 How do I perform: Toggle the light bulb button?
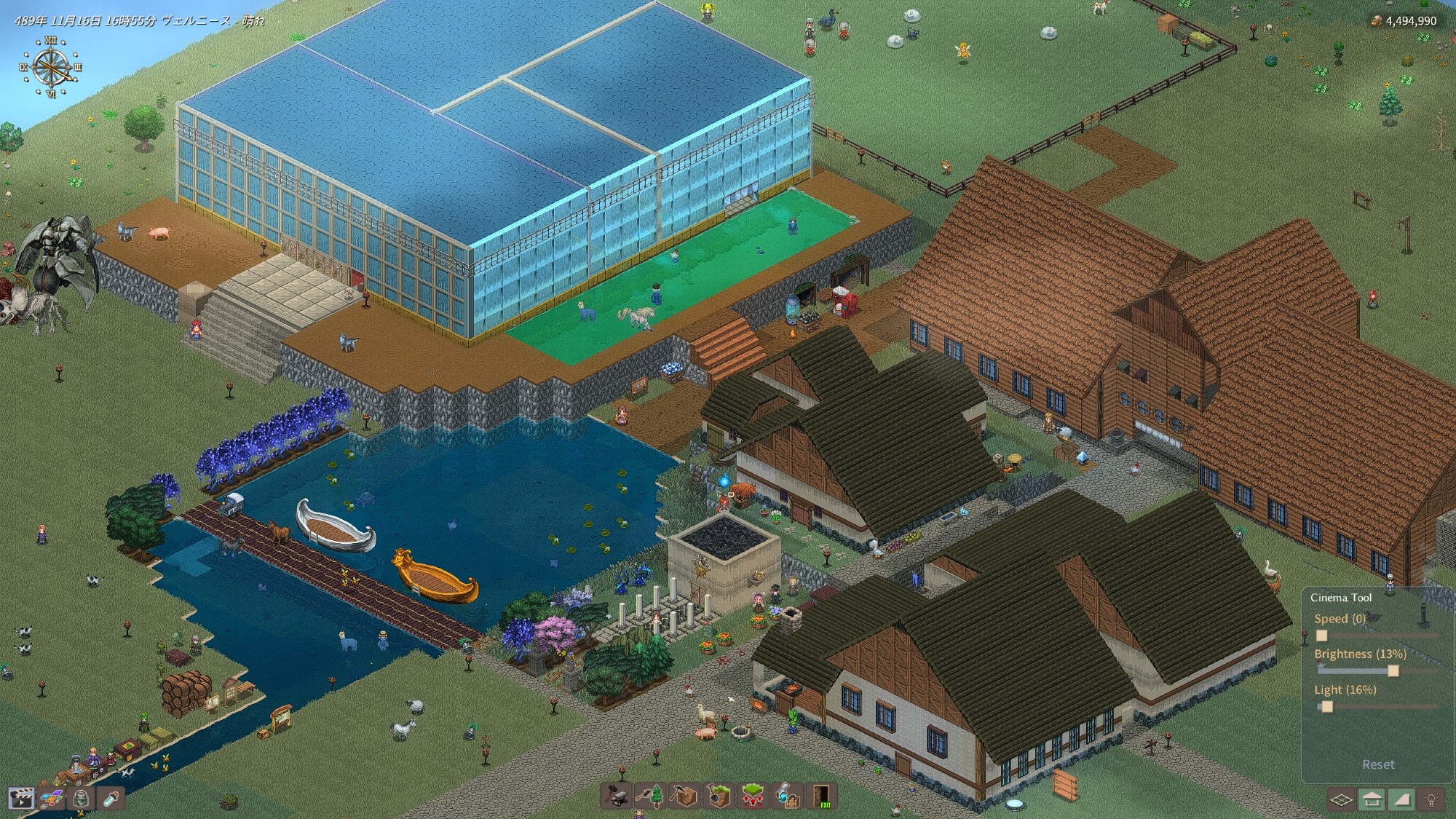[x=1431, y=800]
